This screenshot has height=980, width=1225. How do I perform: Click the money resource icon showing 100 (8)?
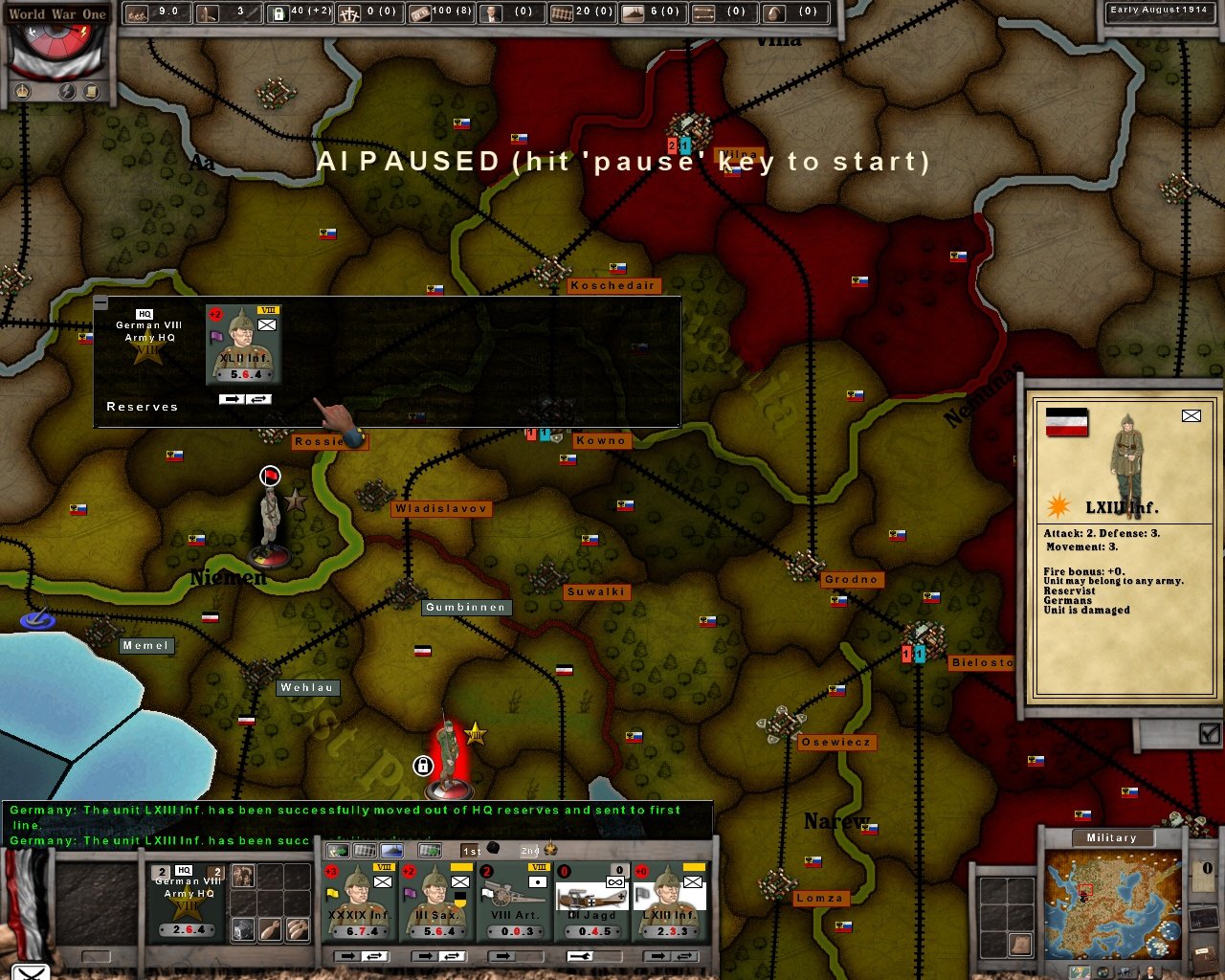coord(420,12)
